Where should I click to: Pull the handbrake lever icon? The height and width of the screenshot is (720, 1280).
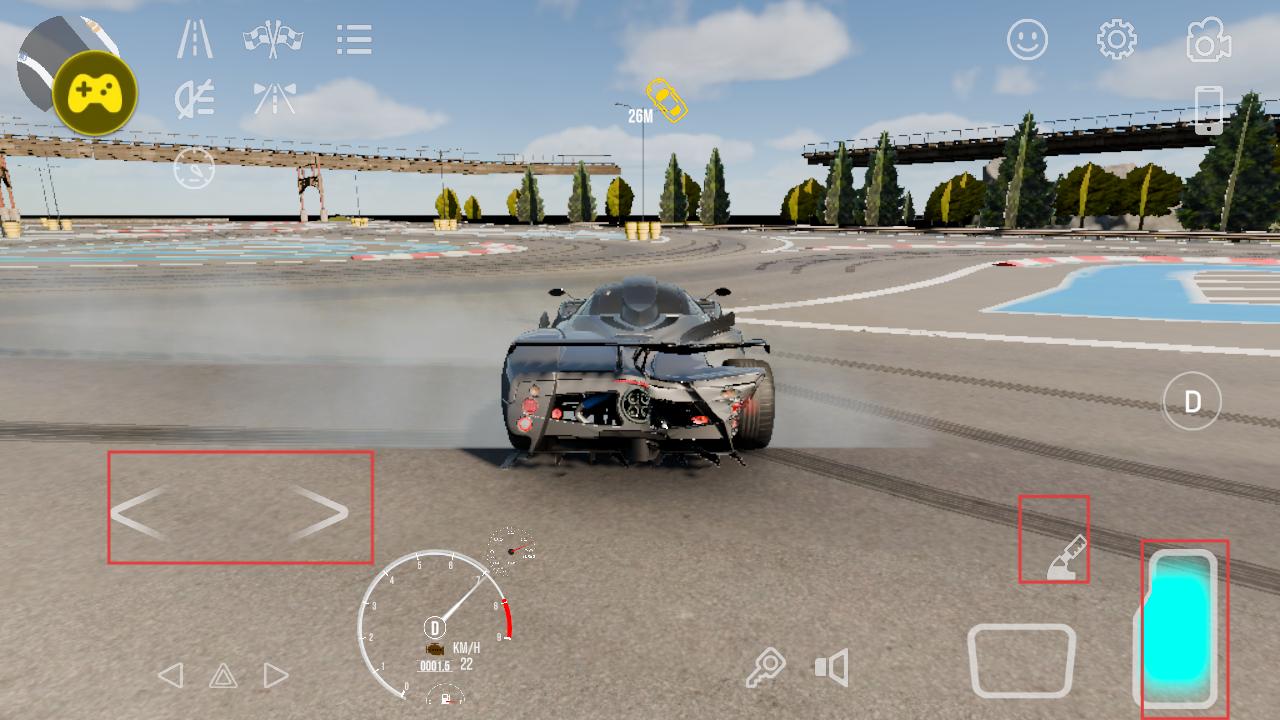pyautogui.click(x=1064, y=558)
